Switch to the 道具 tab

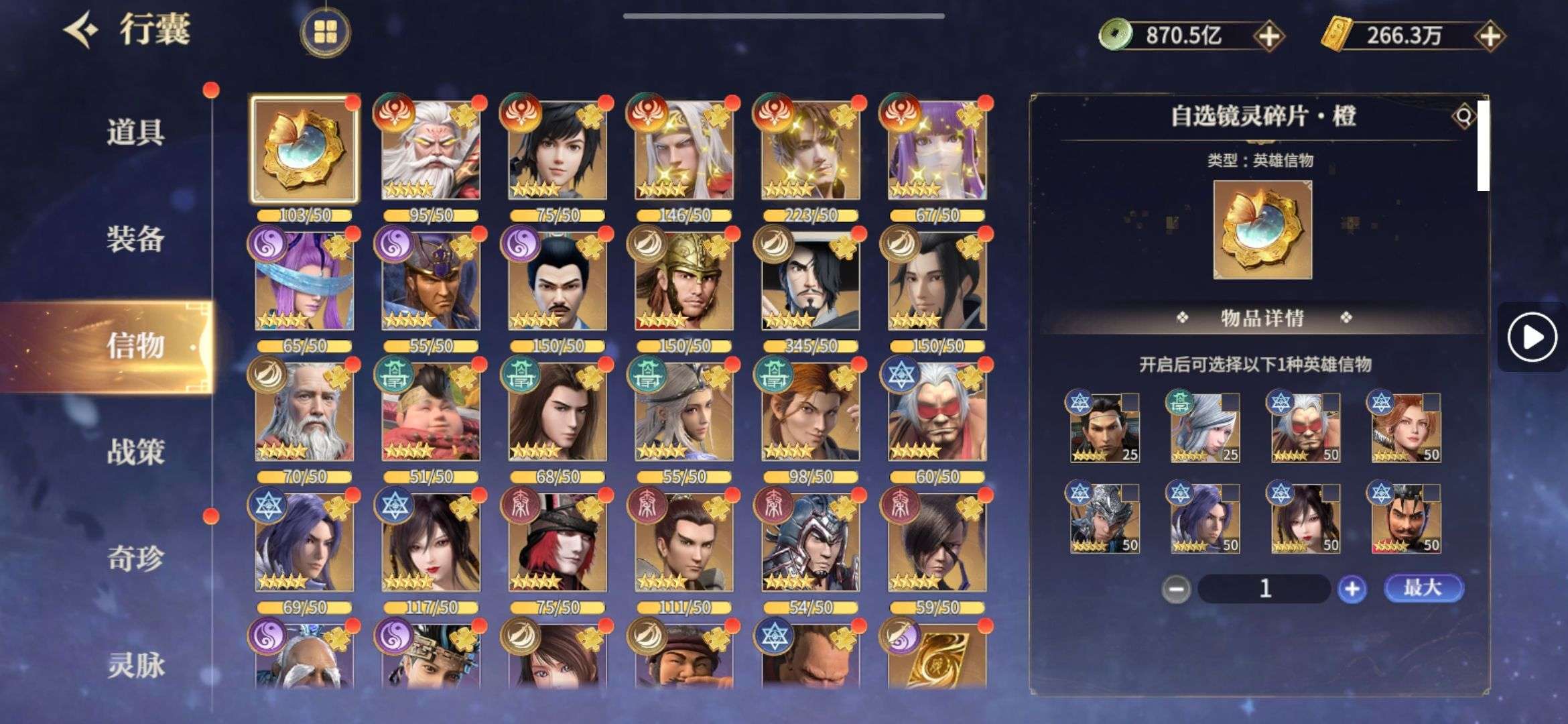135,131
